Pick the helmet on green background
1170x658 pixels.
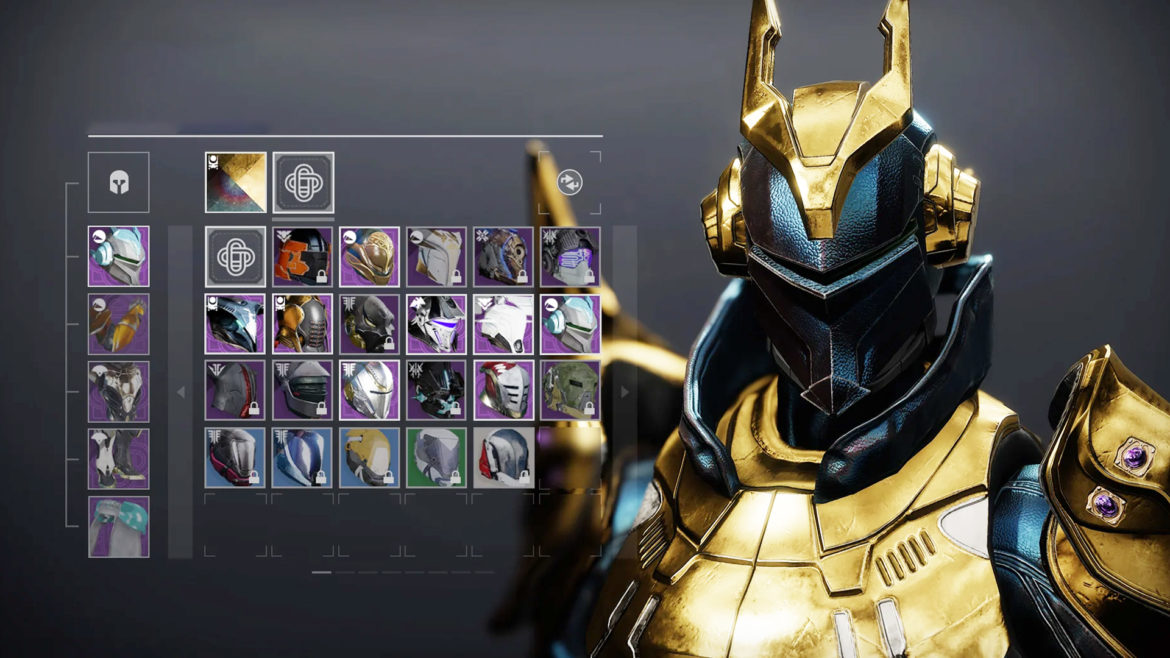coord(436,458)
